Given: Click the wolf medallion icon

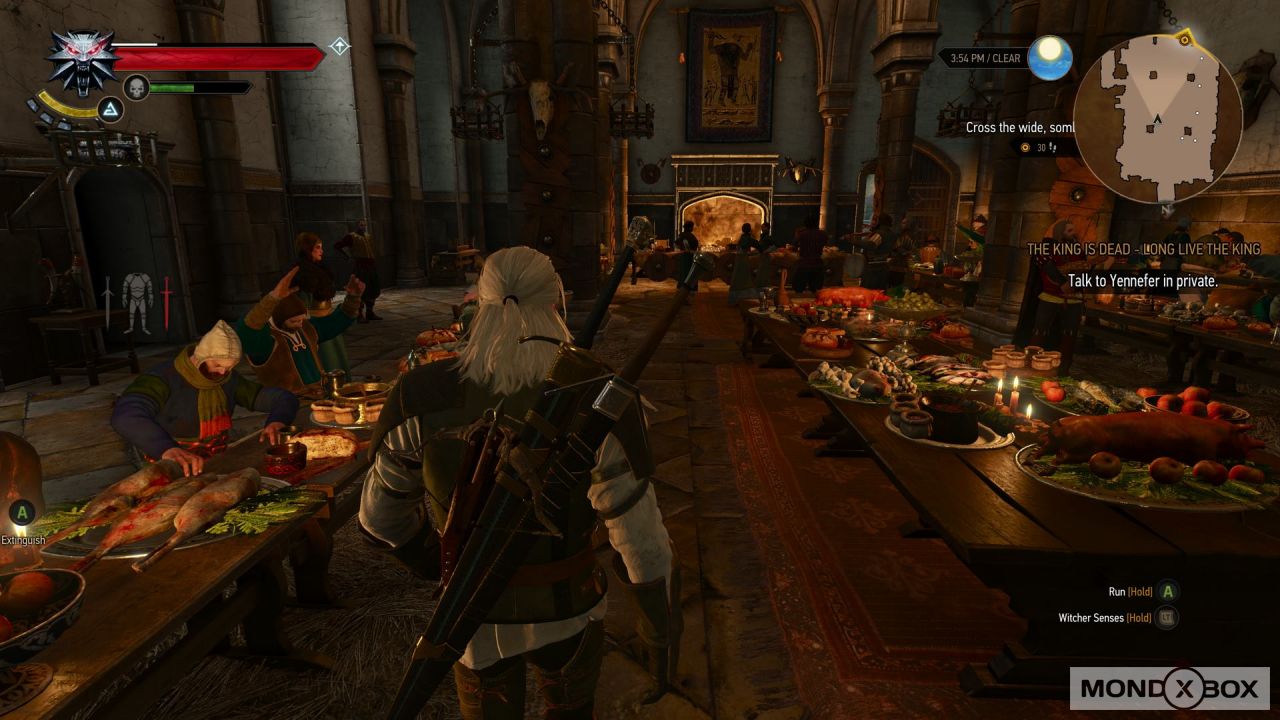Looking at the screenshot, I should 82,60.
